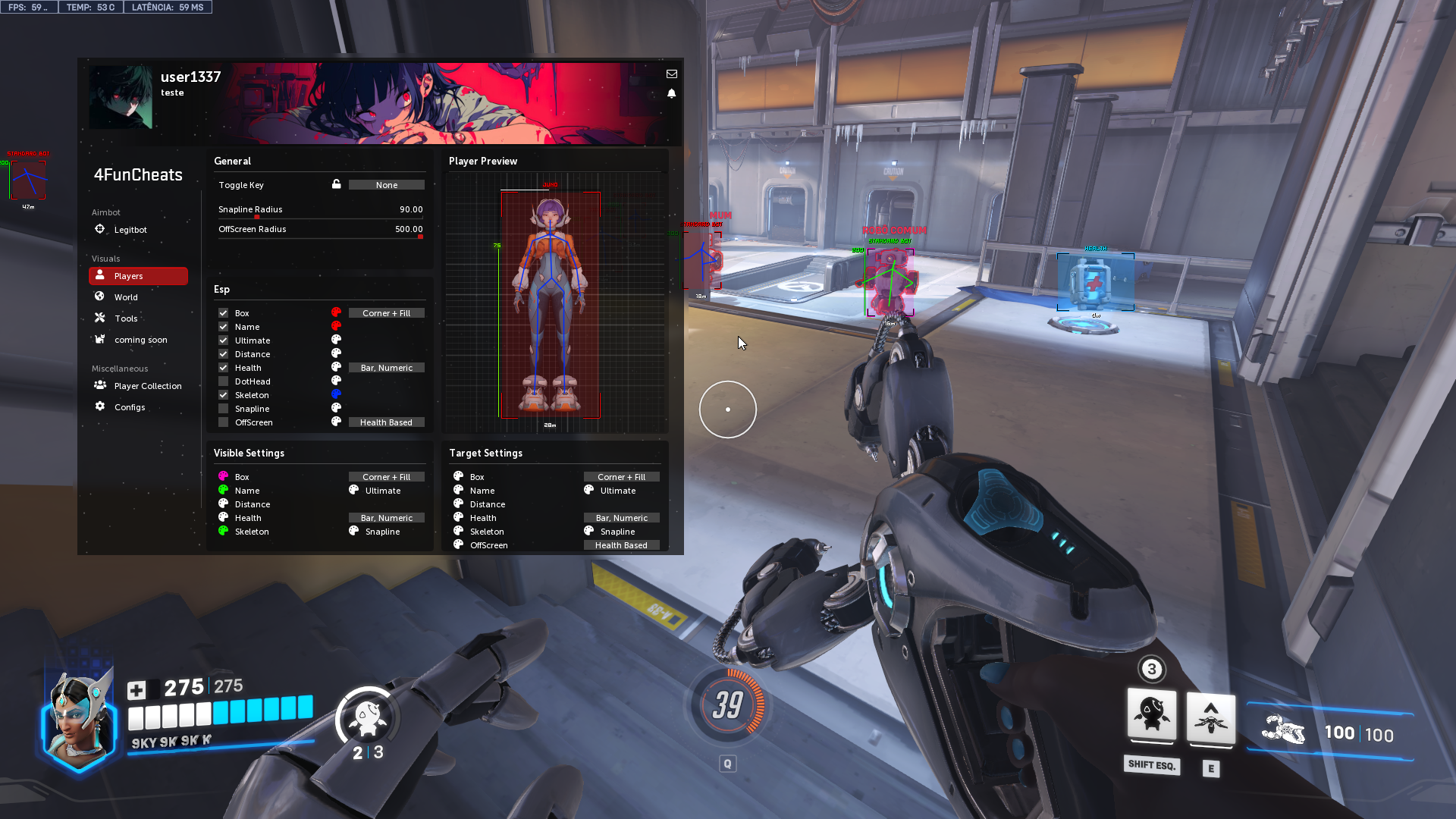Uncheck the Skeleton checkbox in Esp
1456x819 pixels.
click(224, 395)
